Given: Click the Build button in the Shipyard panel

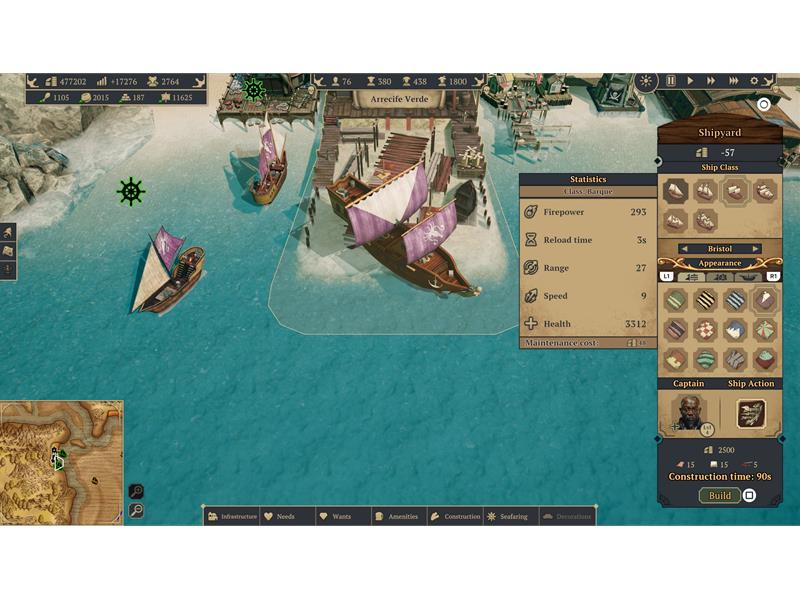Looking at the screenshot, I should (x=719, y=495).
